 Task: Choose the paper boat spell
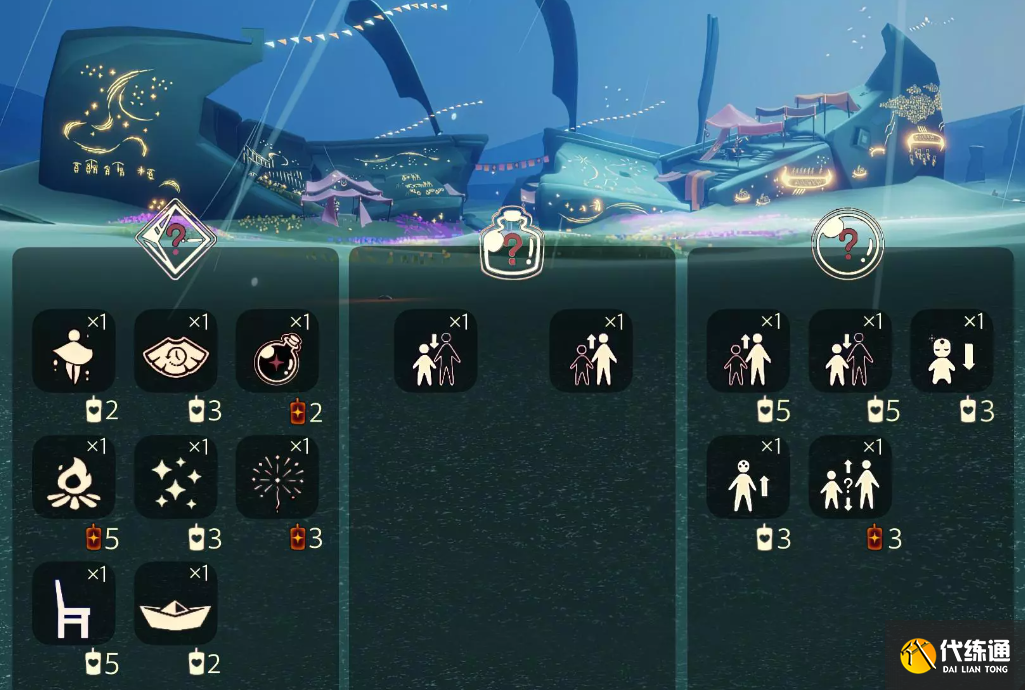pyautogui.click(x=176, y=604)
